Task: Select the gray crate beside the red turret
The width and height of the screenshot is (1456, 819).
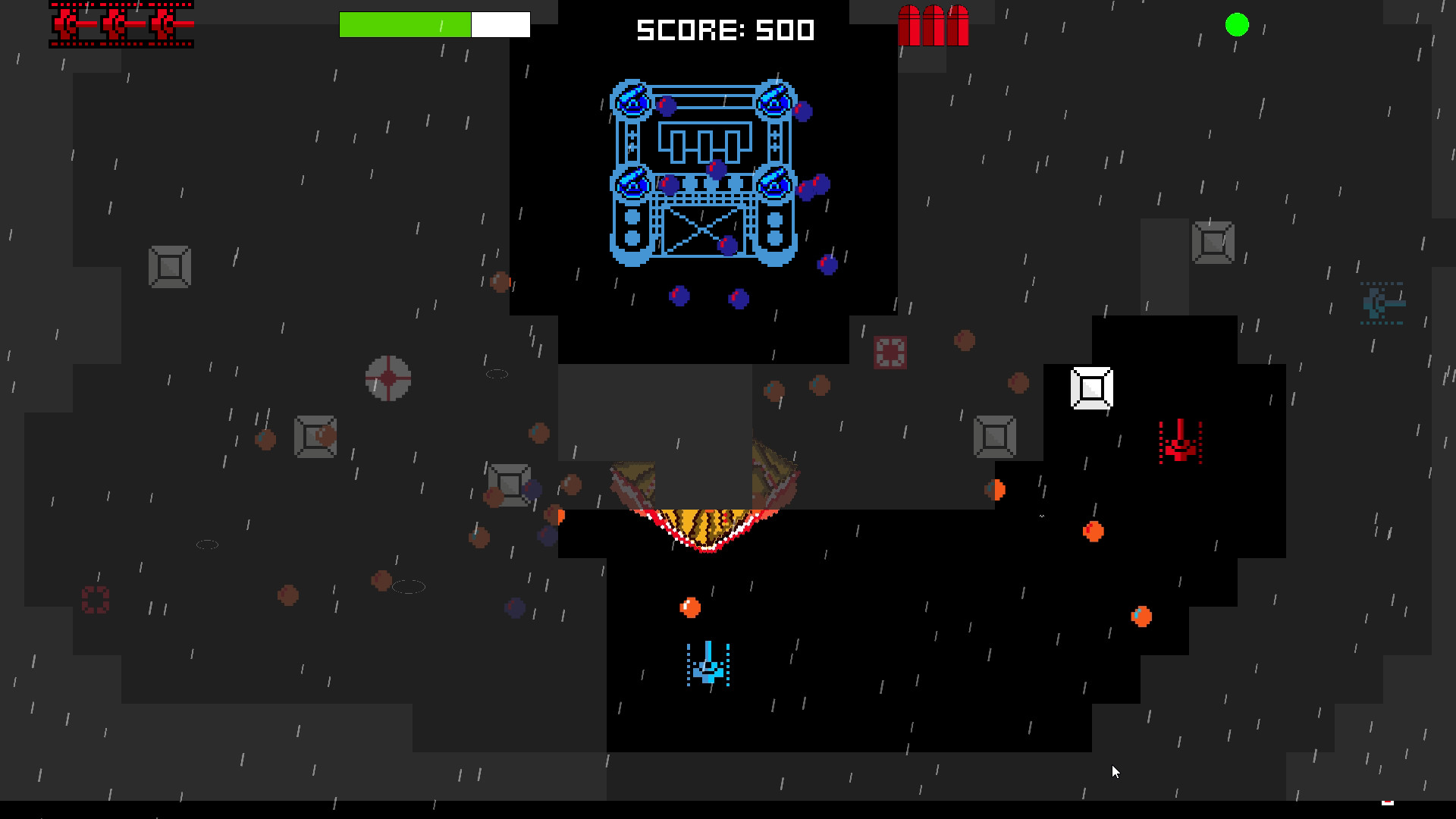Action: tap(994, 436)
